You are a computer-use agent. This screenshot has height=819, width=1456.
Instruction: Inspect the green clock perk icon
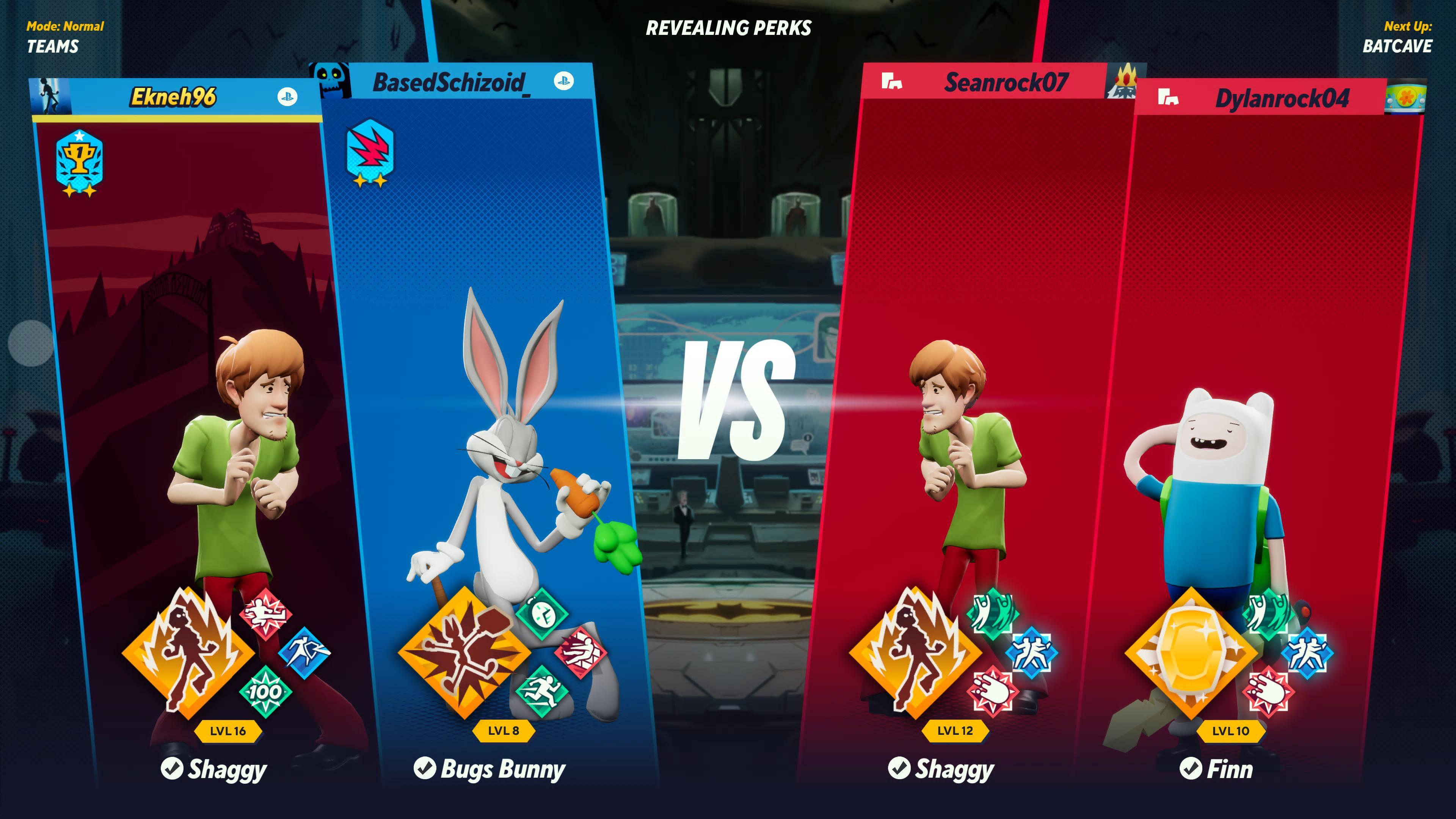541,613
